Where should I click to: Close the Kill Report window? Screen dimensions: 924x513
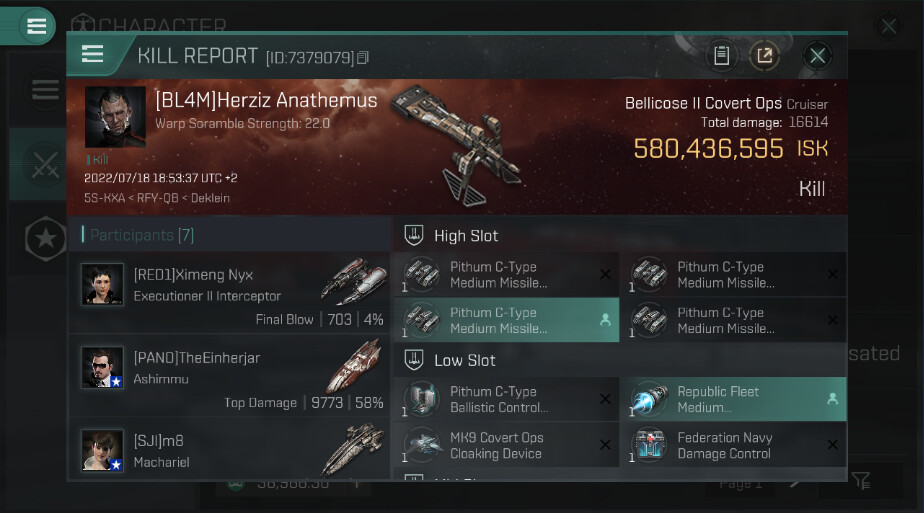817,56
